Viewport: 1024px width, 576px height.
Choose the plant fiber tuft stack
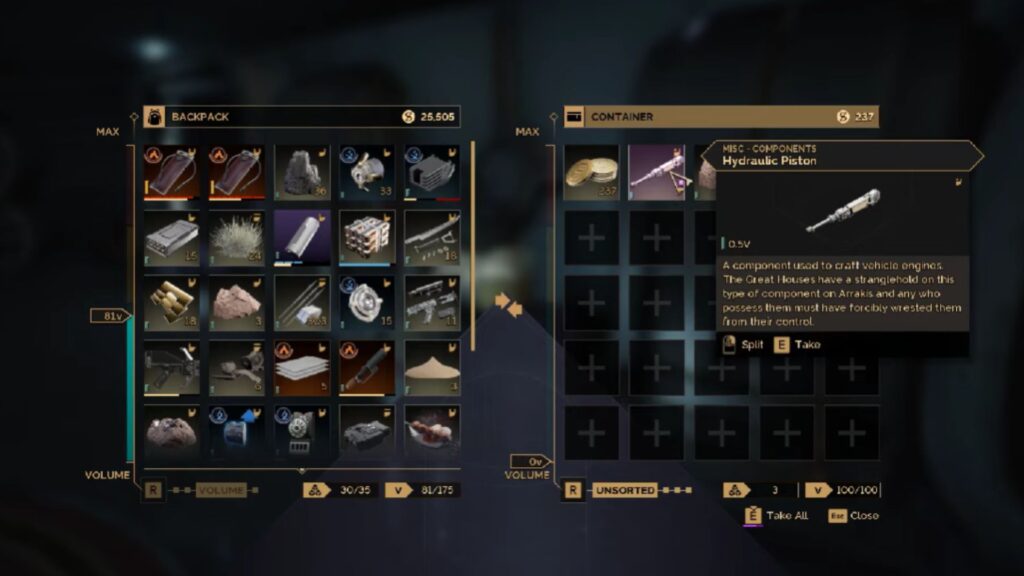[x=237, y=236]
